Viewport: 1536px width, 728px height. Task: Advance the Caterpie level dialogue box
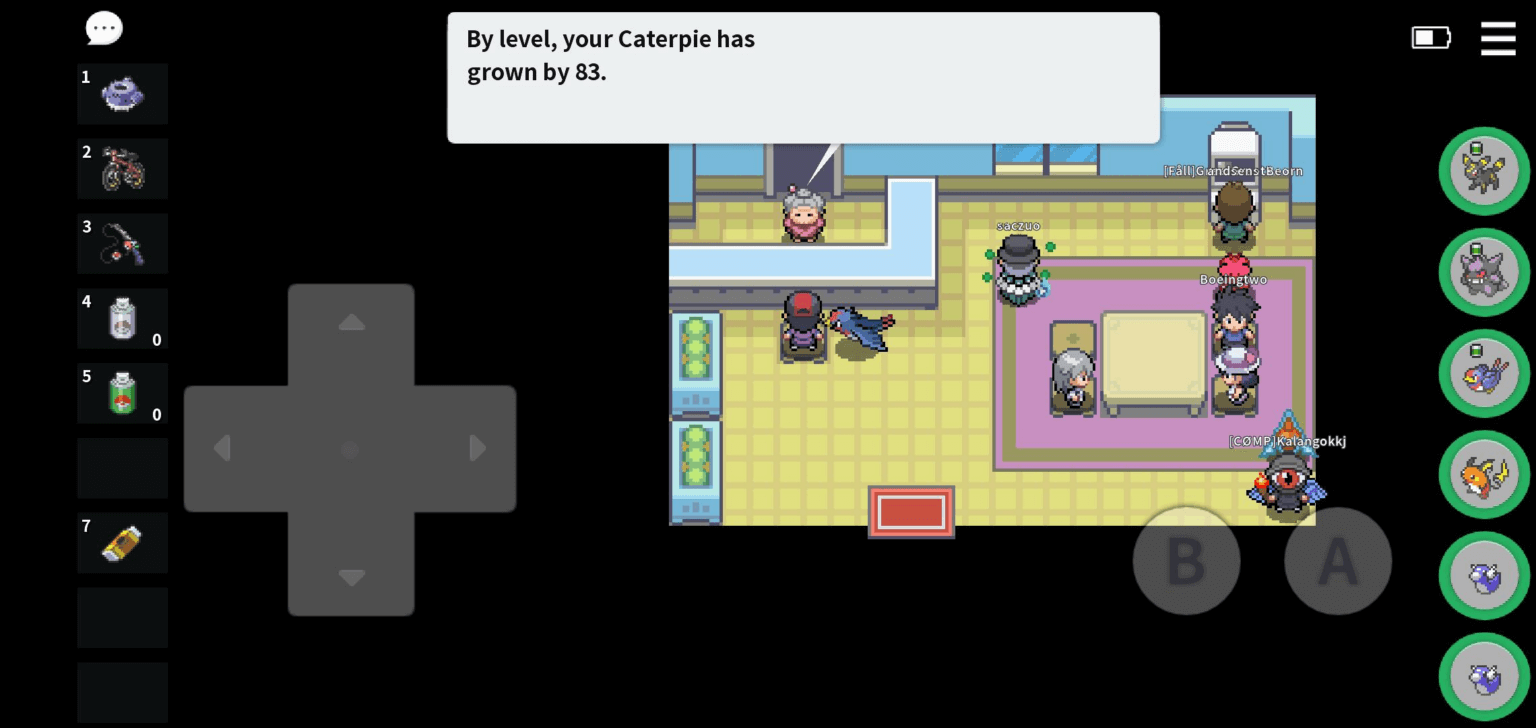(803, 78)
